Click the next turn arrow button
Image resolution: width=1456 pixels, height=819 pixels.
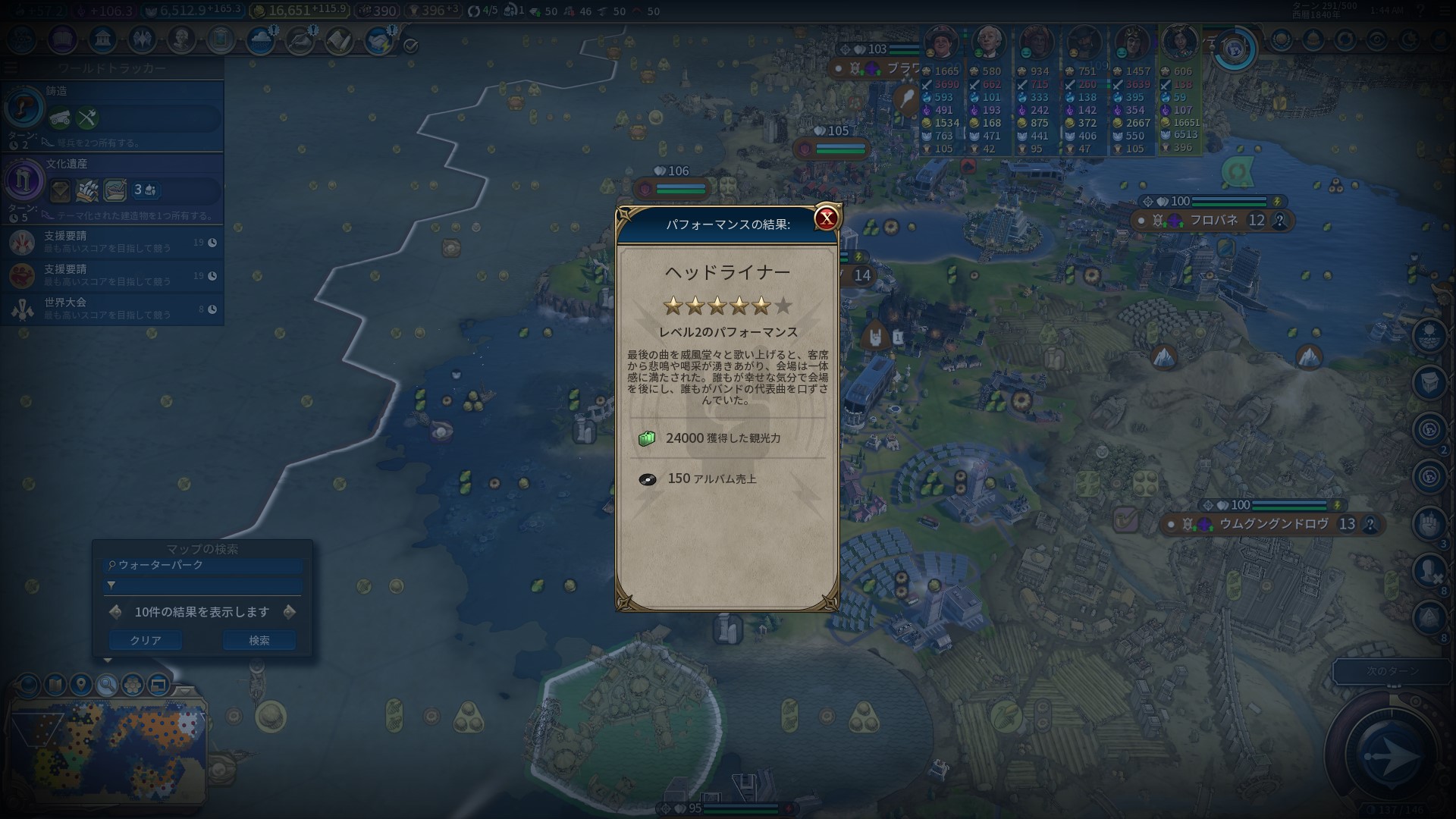click(1391, 755)
